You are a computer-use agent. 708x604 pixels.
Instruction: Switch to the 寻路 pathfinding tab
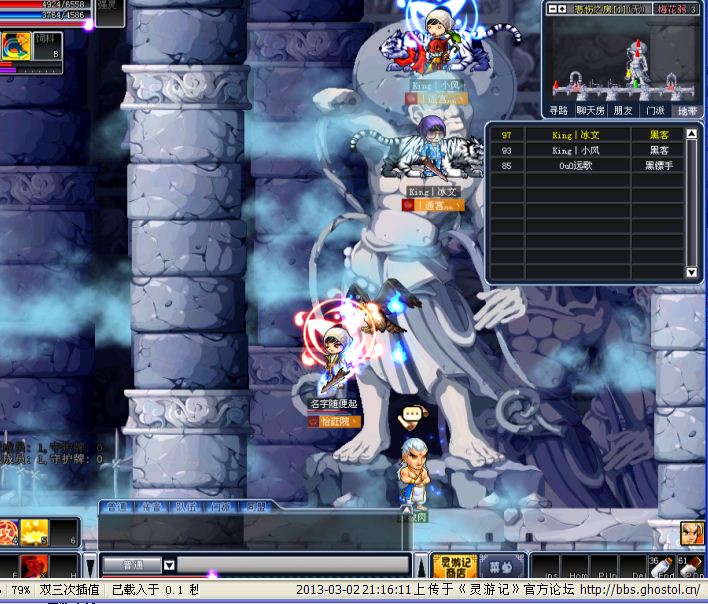click(x=558, y=111)
